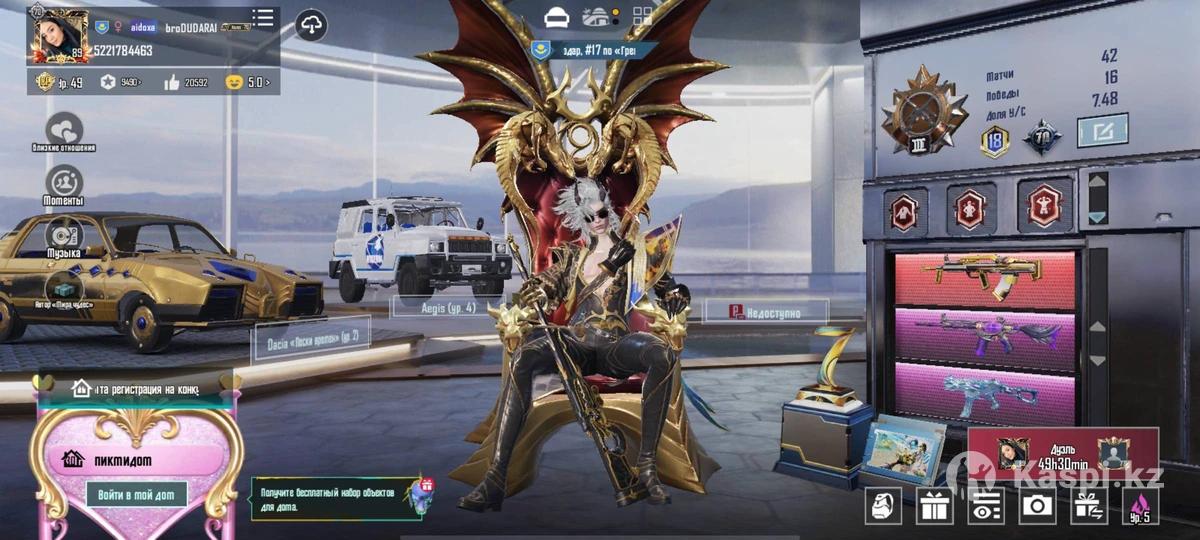Open the list menu icon beside the nickname
The width and height of the screenshot is (1200, 540).
click(263, 18)
